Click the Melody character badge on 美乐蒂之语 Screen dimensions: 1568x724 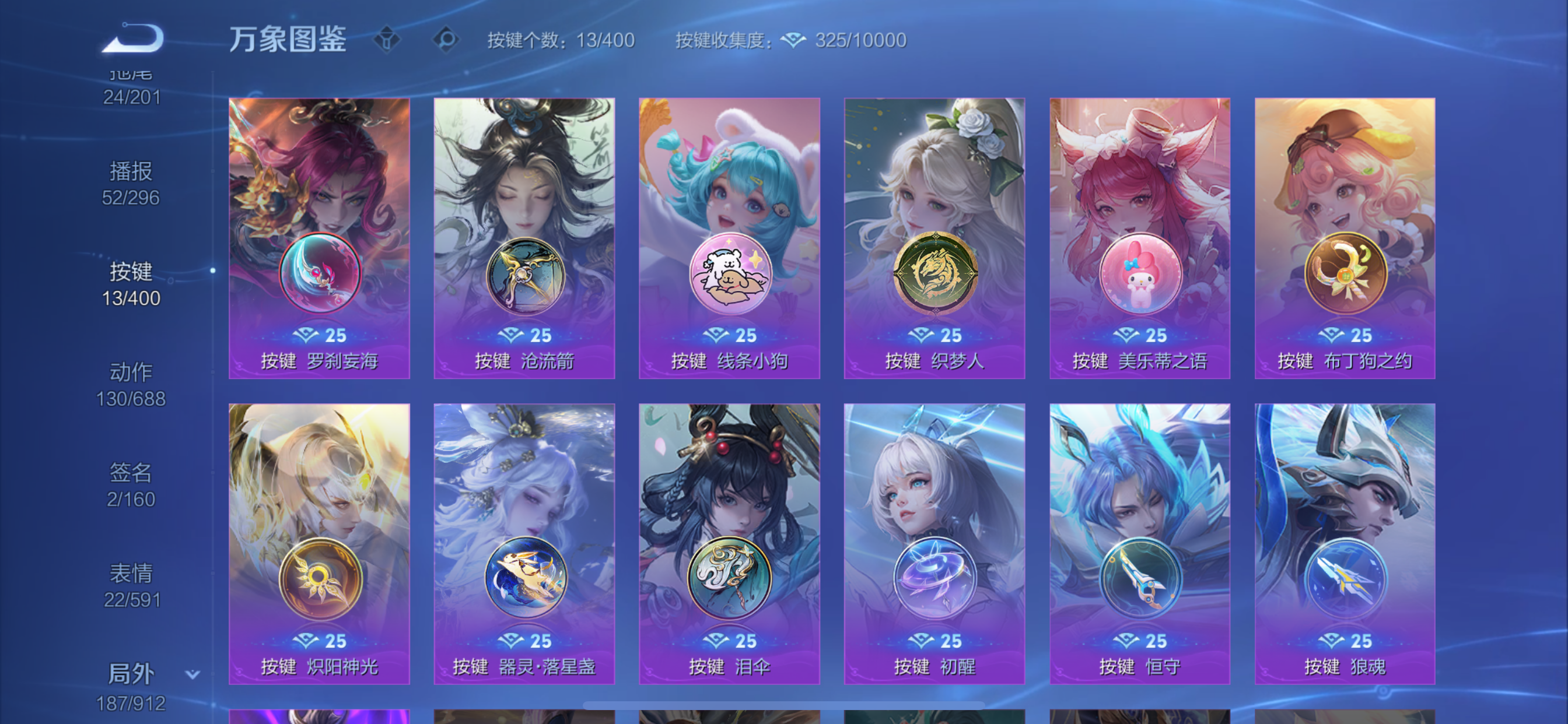pyautogui.click(x=1139, y=275)
